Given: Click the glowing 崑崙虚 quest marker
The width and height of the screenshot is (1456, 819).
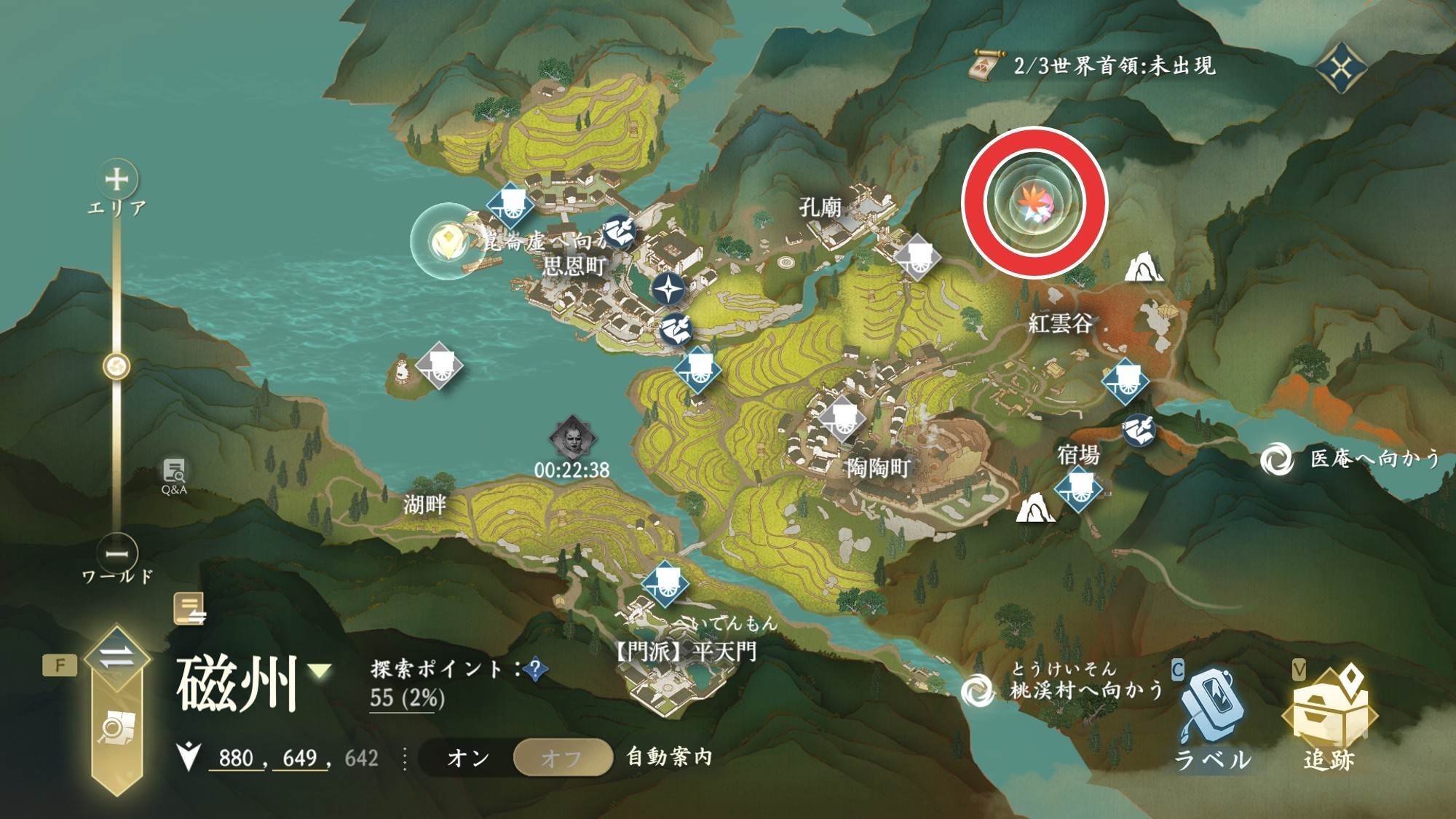Looking at the screenshot, I should (x=446, y=240).
